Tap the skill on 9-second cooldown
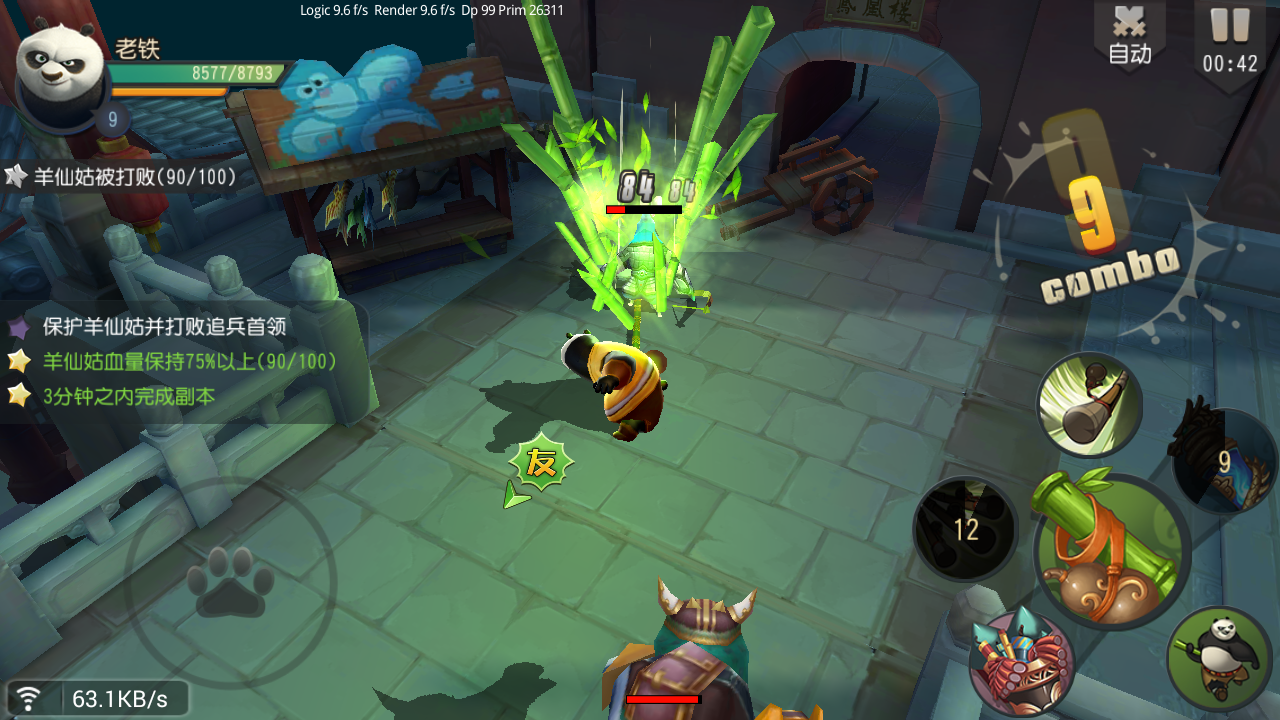 click(1223, 462)
